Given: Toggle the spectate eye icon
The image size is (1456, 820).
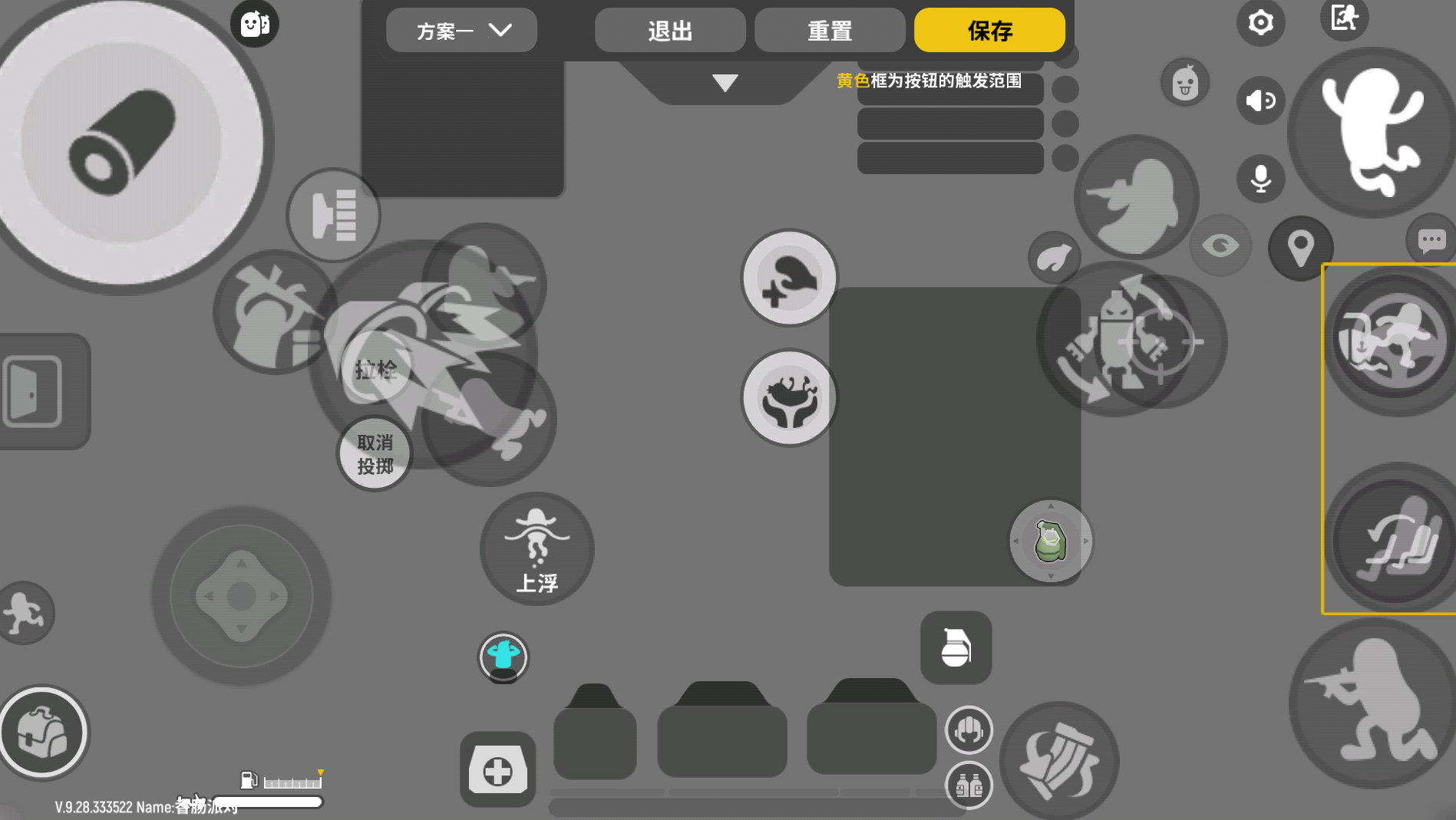Looking at the screenshot, I should click(1221, 245).
